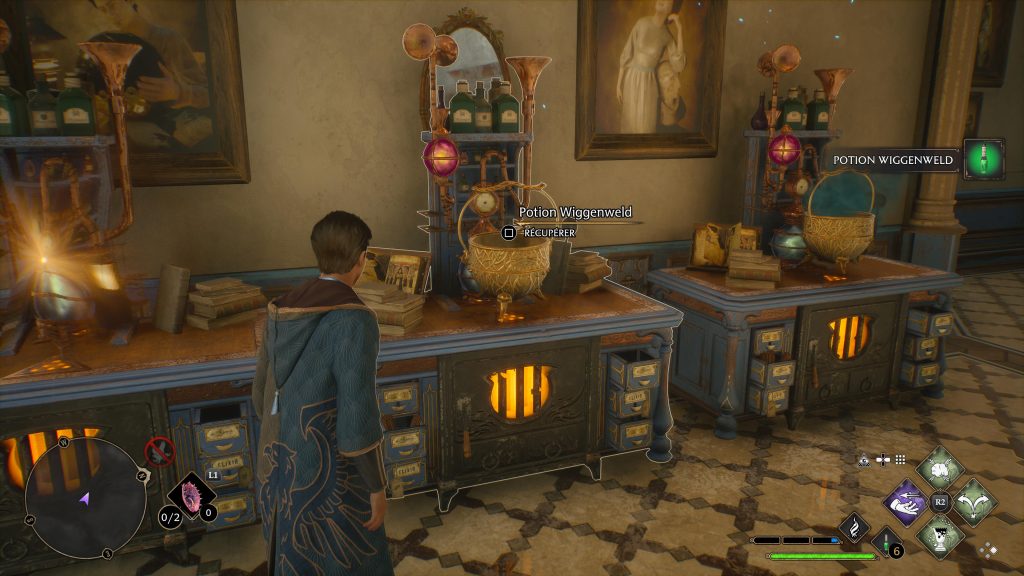Click the Potion Wiggenweld notification icon

[x=984, y=159]
